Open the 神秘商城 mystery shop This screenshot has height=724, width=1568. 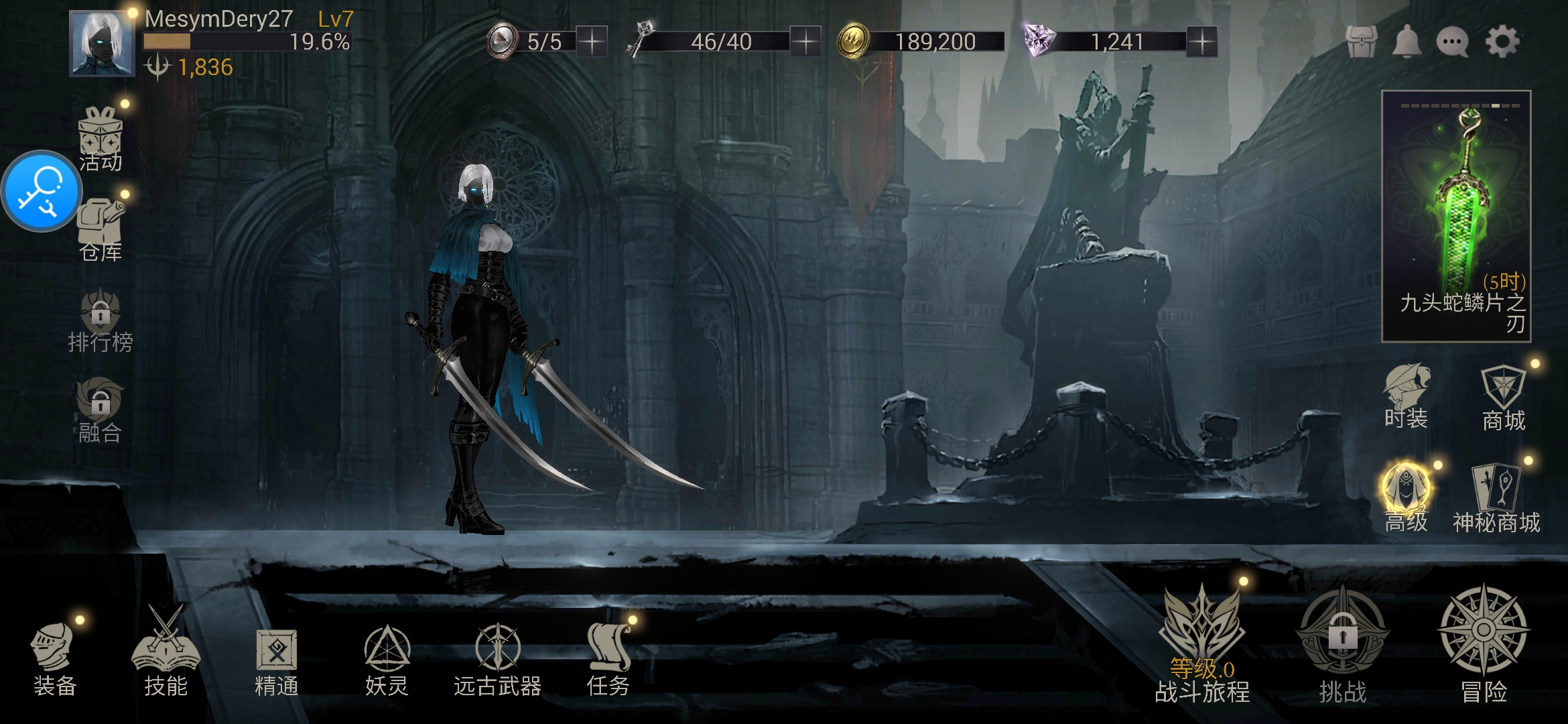pos(1496,499)
